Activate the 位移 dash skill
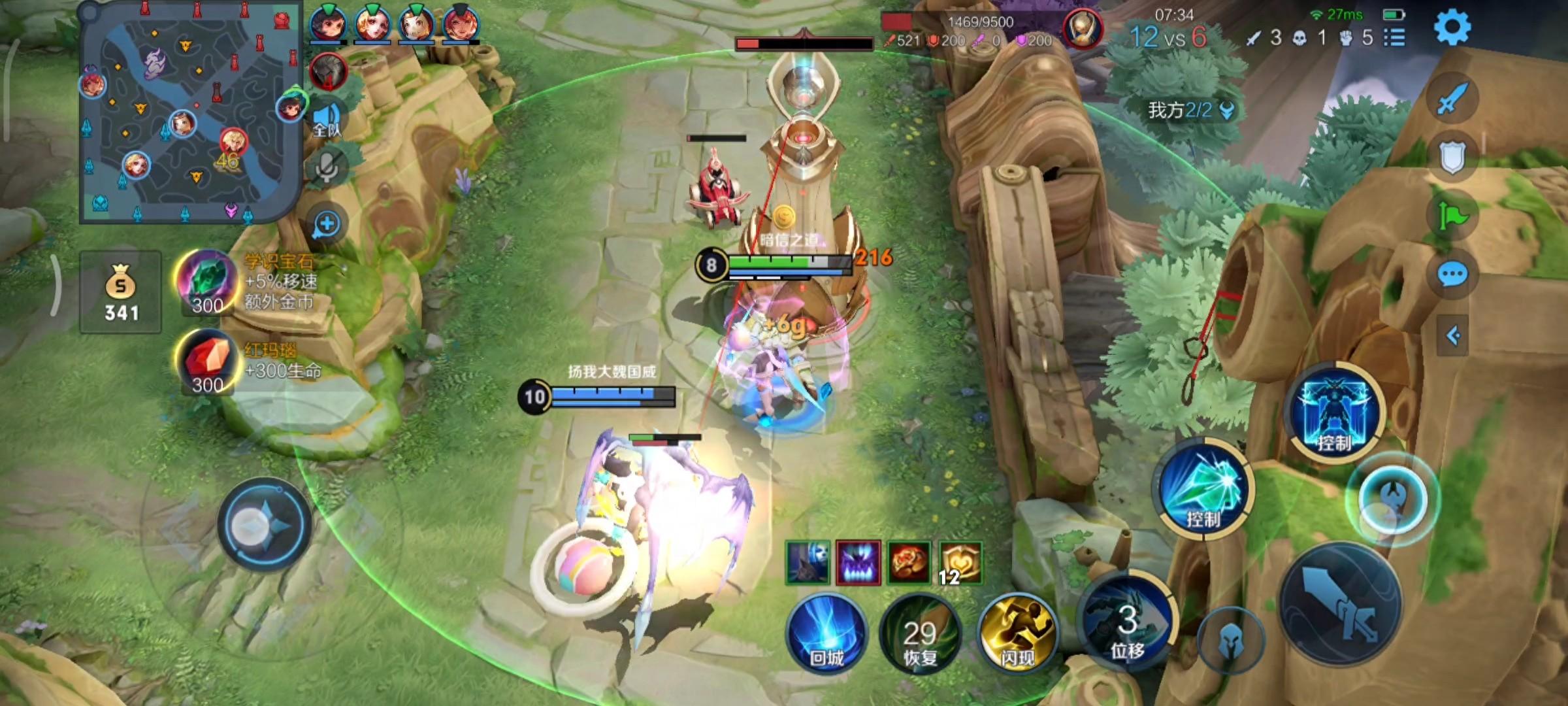This screenshot has width=1568, height=706. pos(1127,621)
